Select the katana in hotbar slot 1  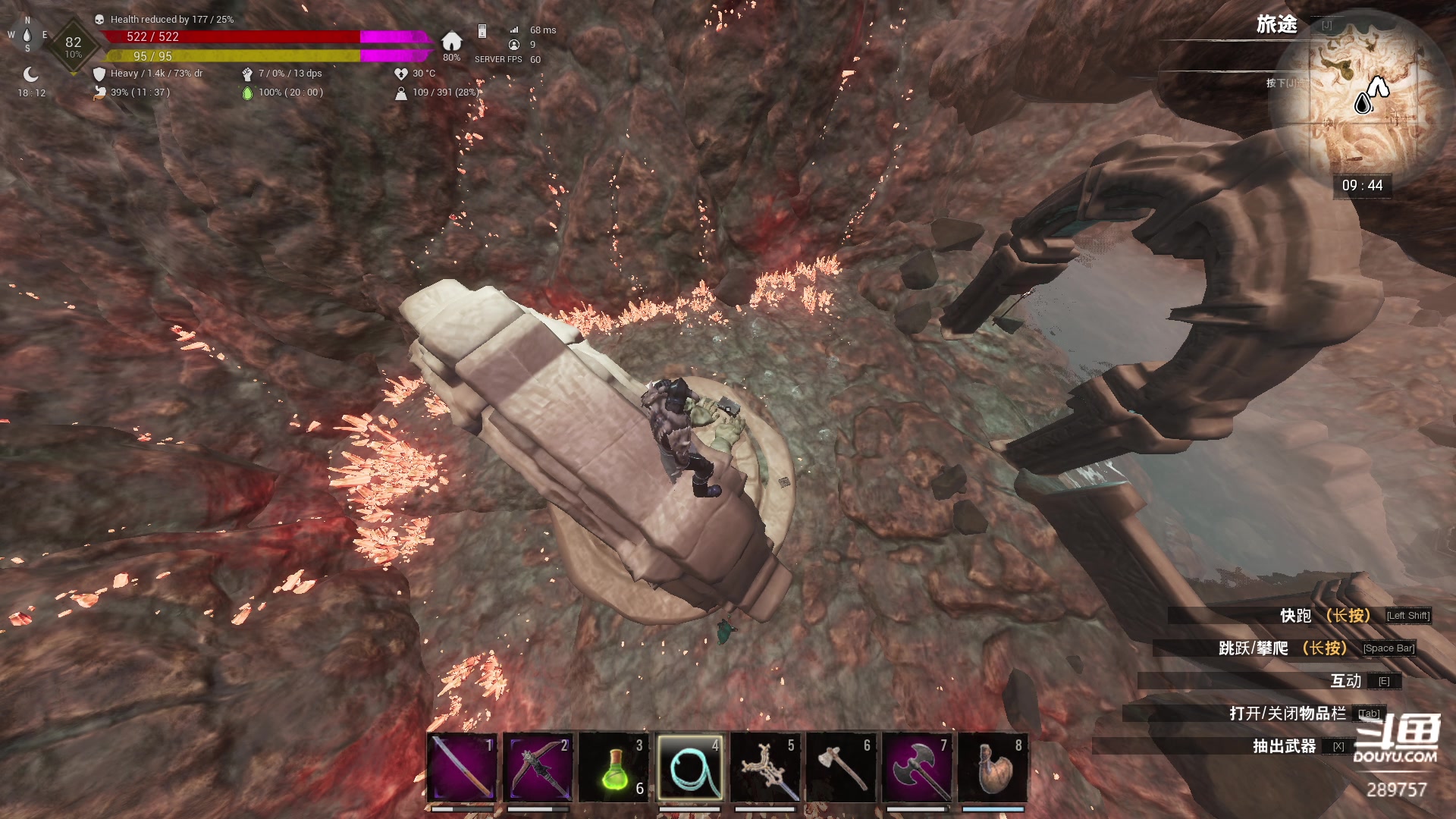pyautogui.click(x=462, y=767)
